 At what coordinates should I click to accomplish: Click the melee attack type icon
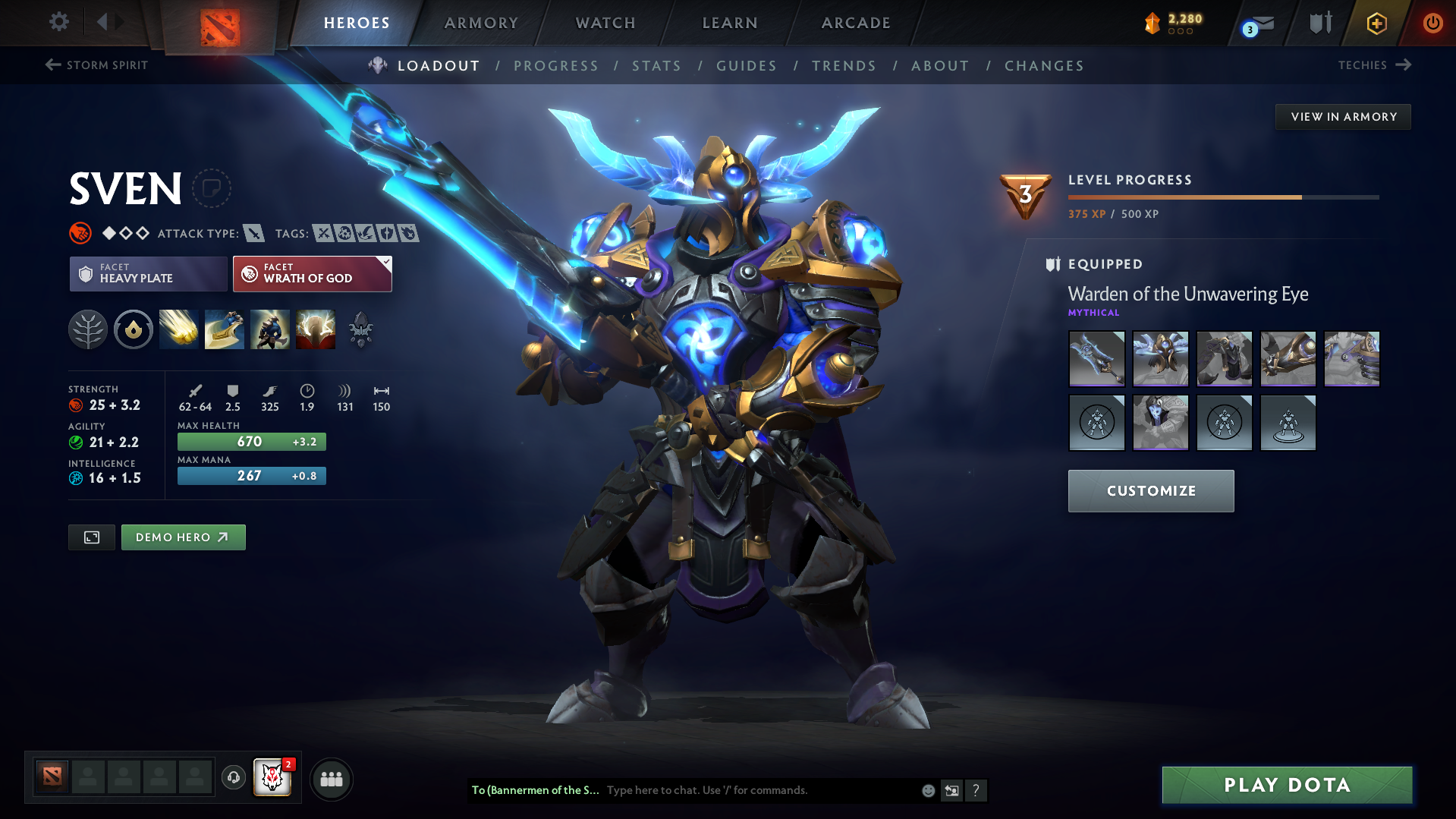tap(253, 233)
